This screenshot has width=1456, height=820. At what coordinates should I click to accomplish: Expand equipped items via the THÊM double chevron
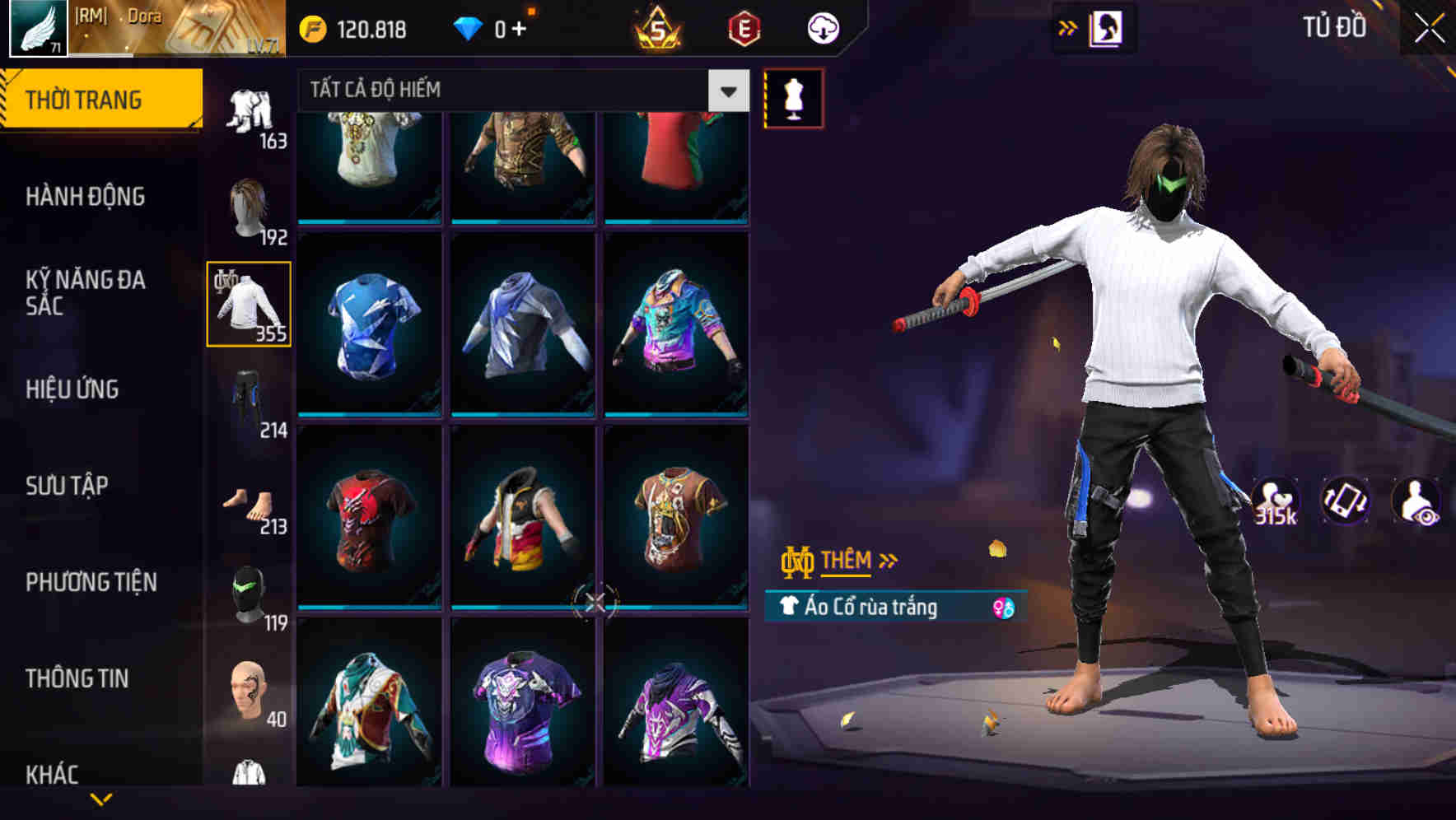click(x=888, y=560)
